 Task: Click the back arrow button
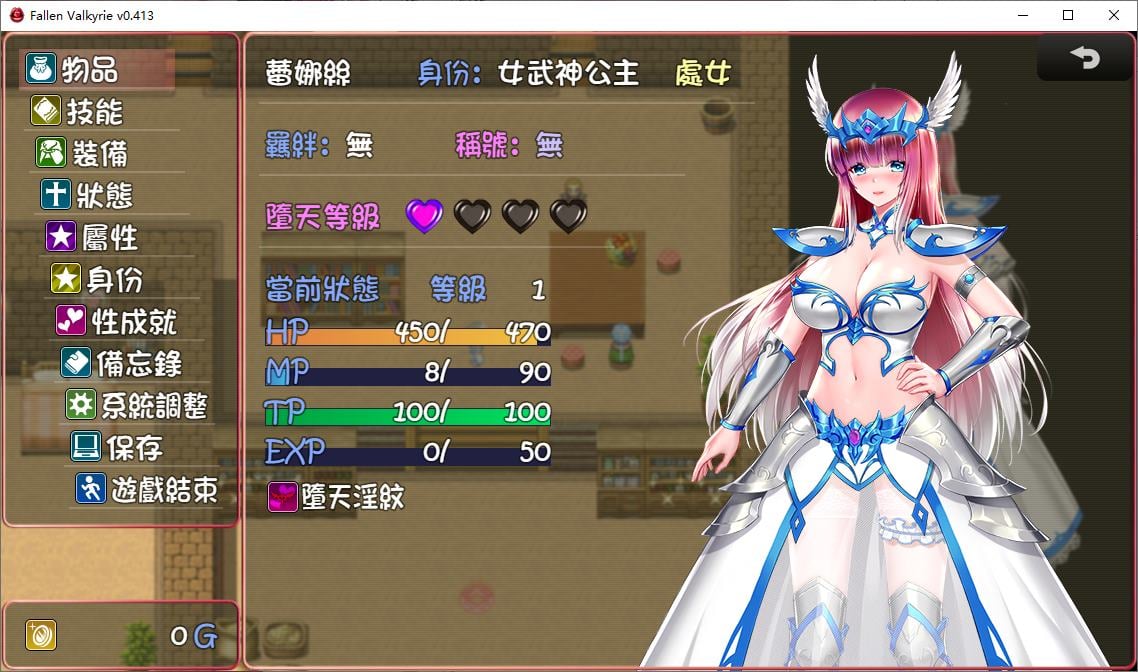point(1084,59)
